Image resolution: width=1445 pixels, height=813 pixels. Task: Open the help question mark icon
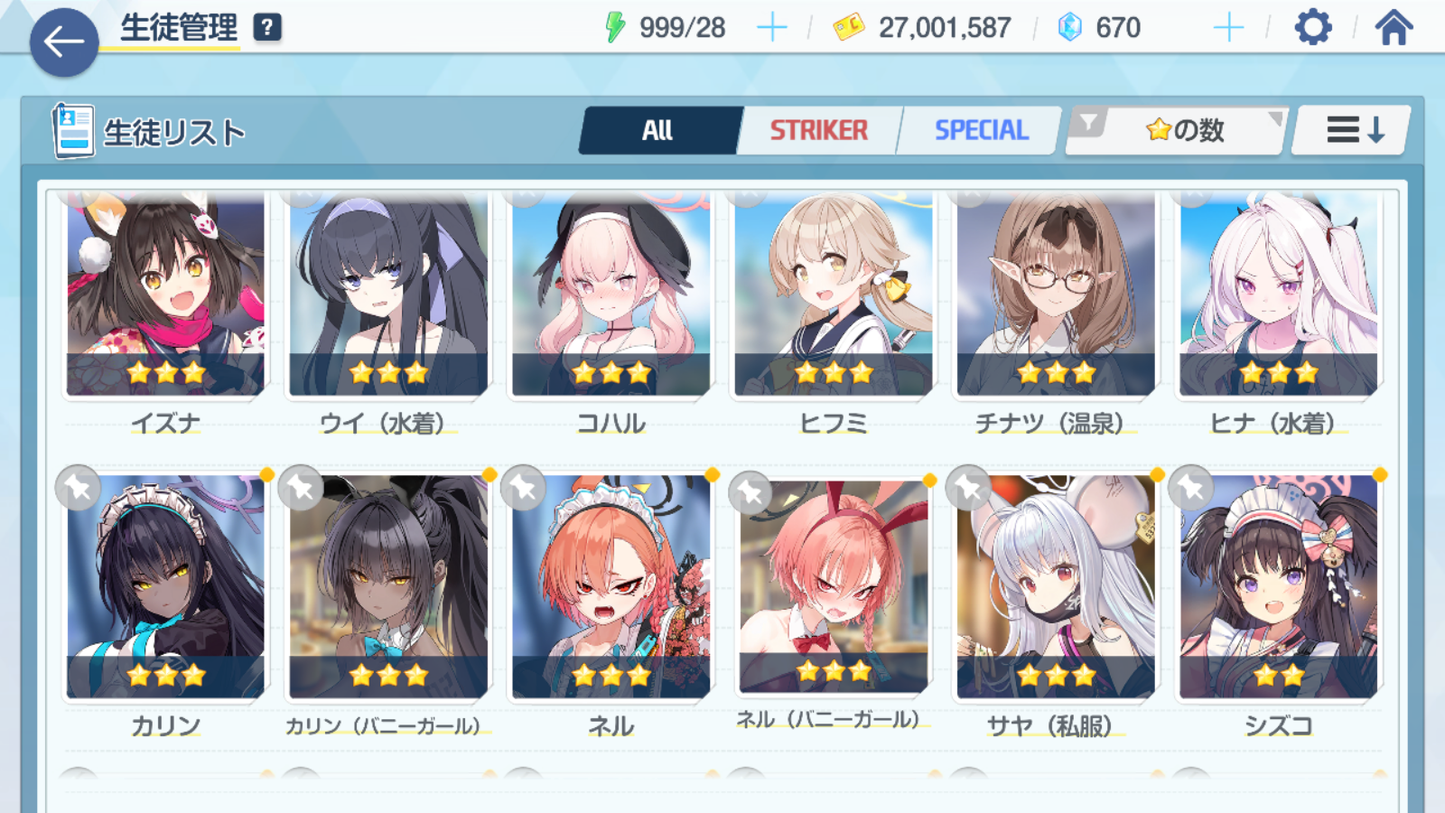[267, 28]
